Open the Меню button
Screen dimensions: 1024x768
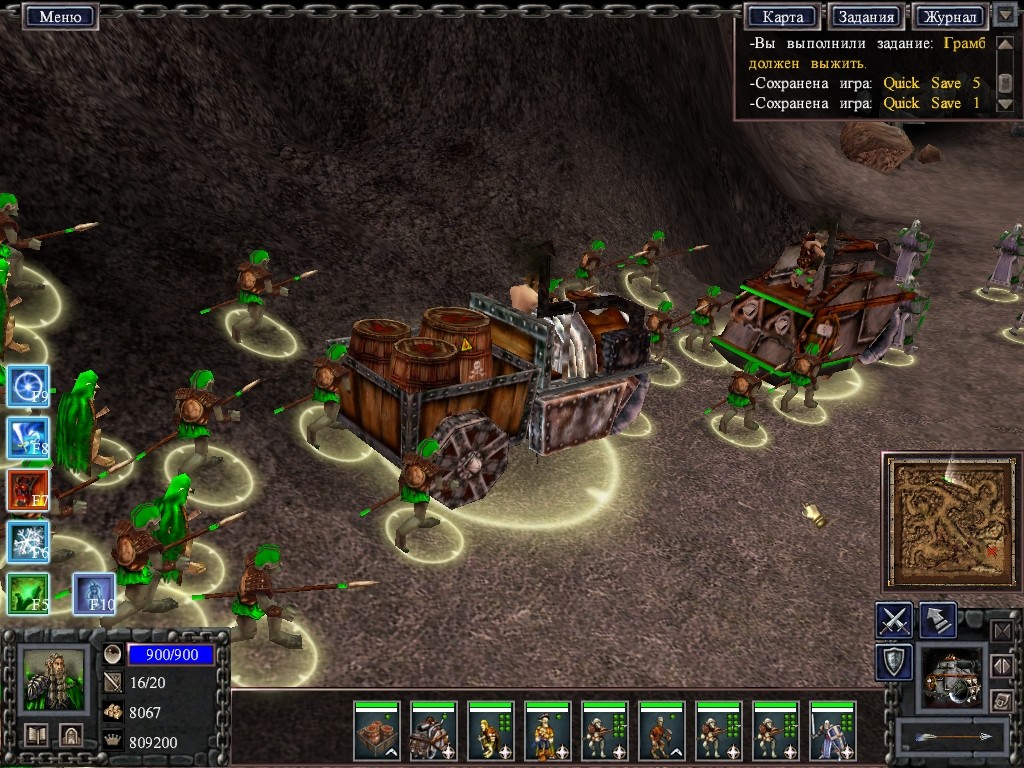(x=60, y=17)
